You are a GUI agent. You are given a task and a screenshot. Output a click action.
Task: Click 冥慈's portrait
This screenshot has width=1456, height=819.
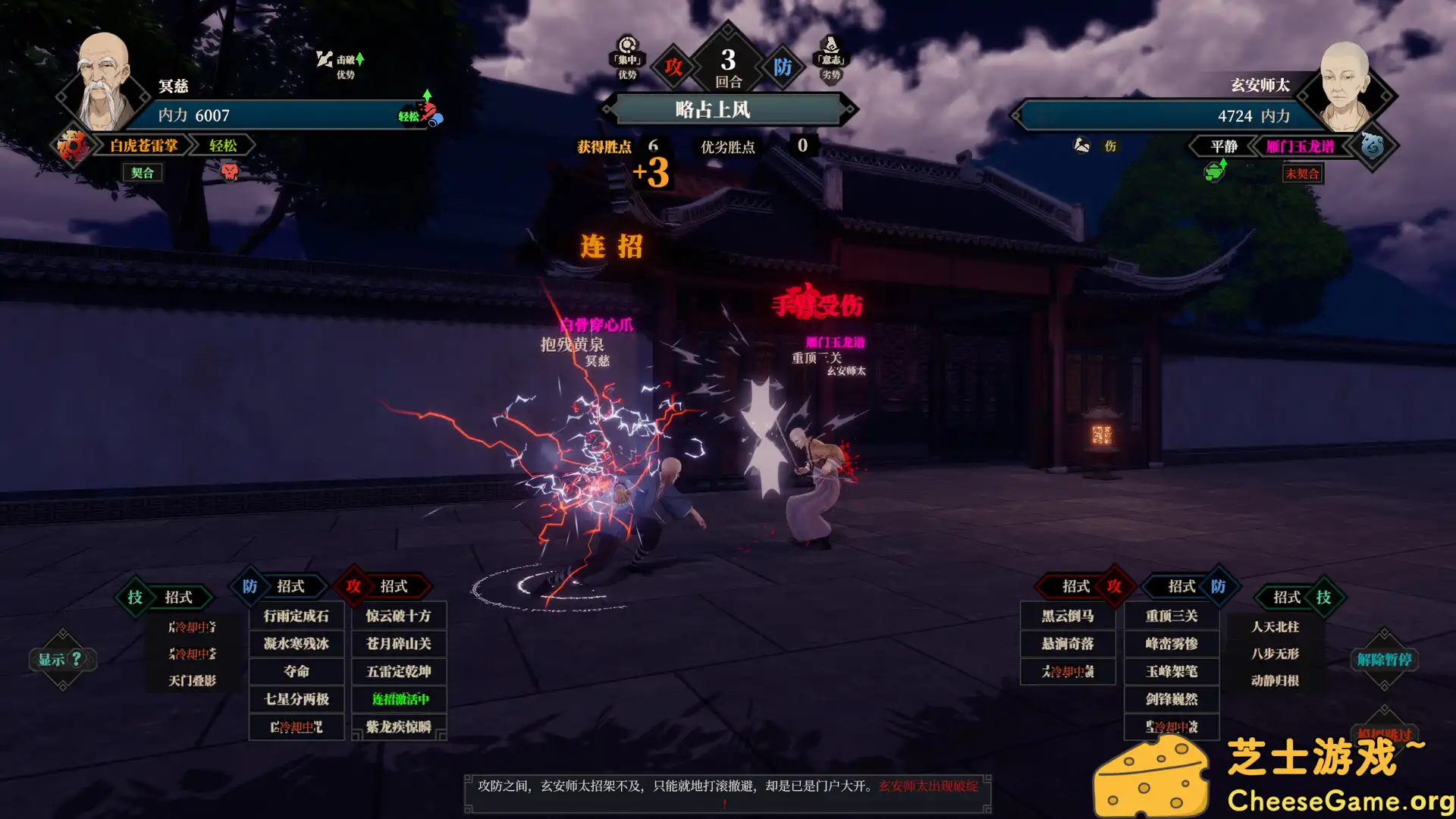104,82
